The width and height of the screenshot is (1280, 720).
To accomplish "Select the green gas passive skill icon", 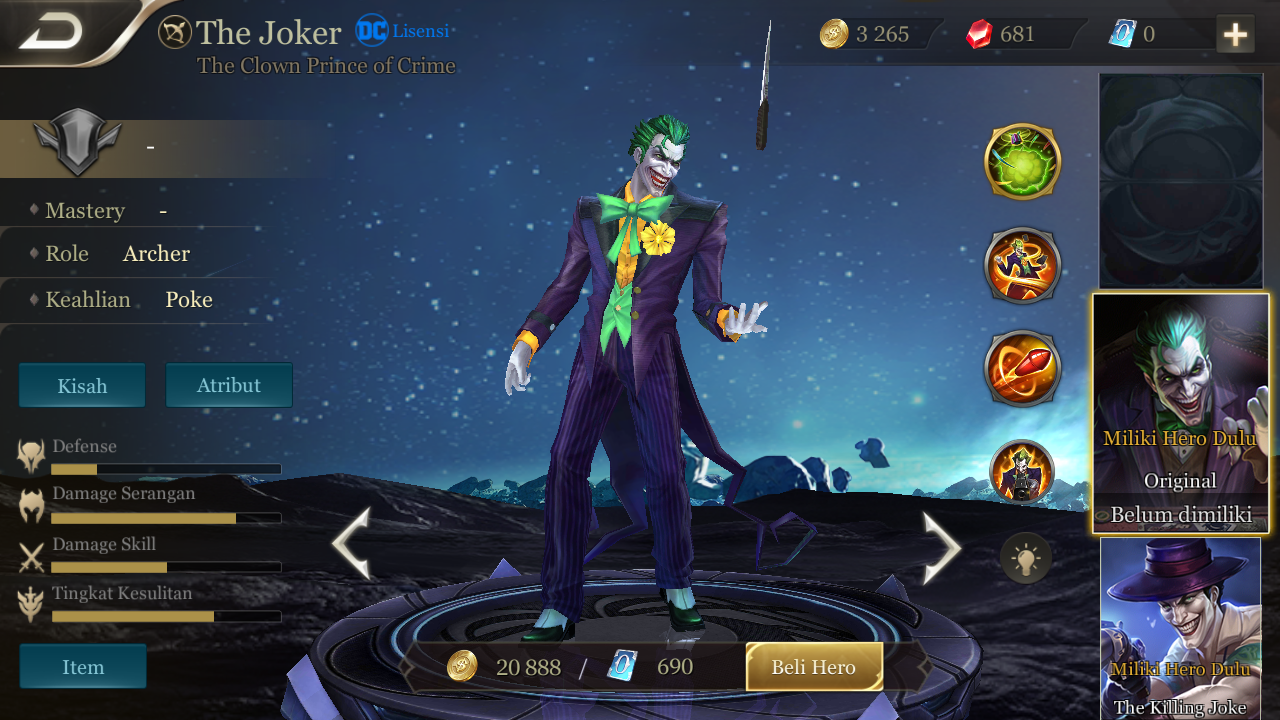I will point(1022,161).
